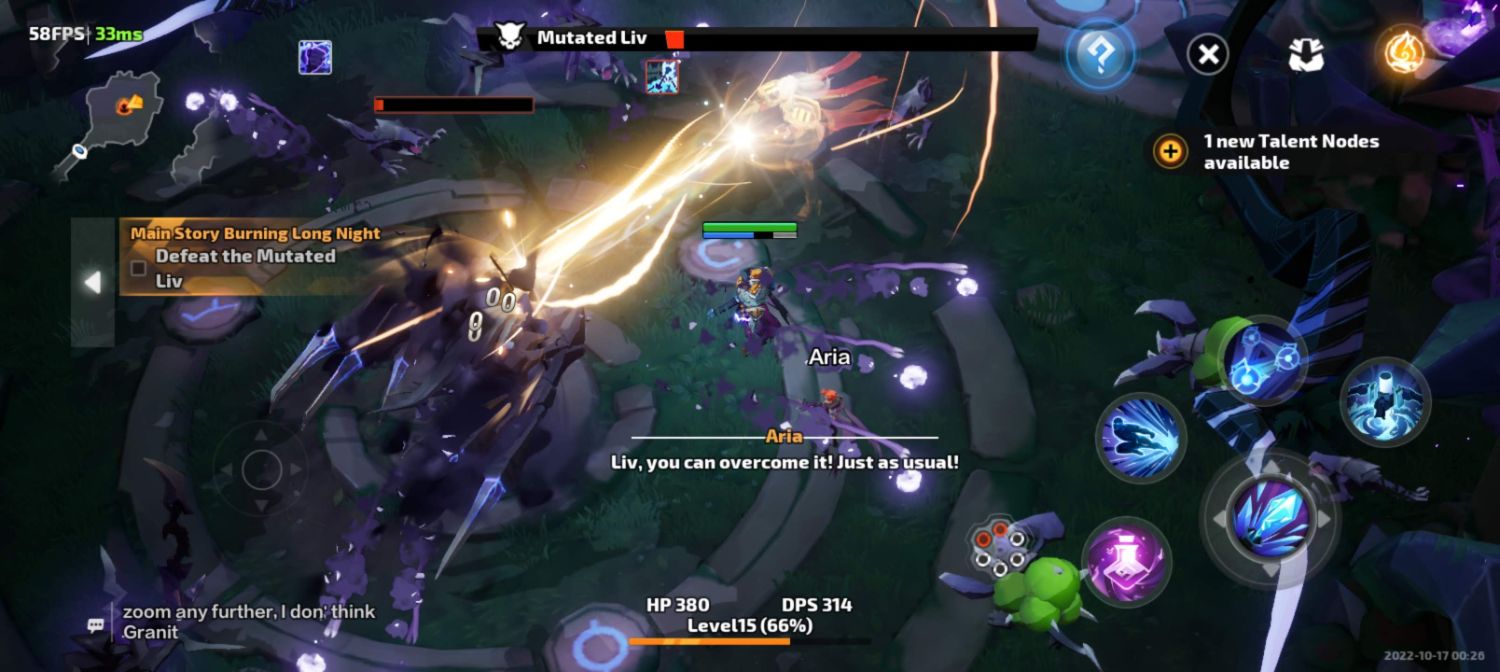Activate the blue dash skill
Screen dimensions: 1500x672
pyautogui.click(x=1140, y=438)
